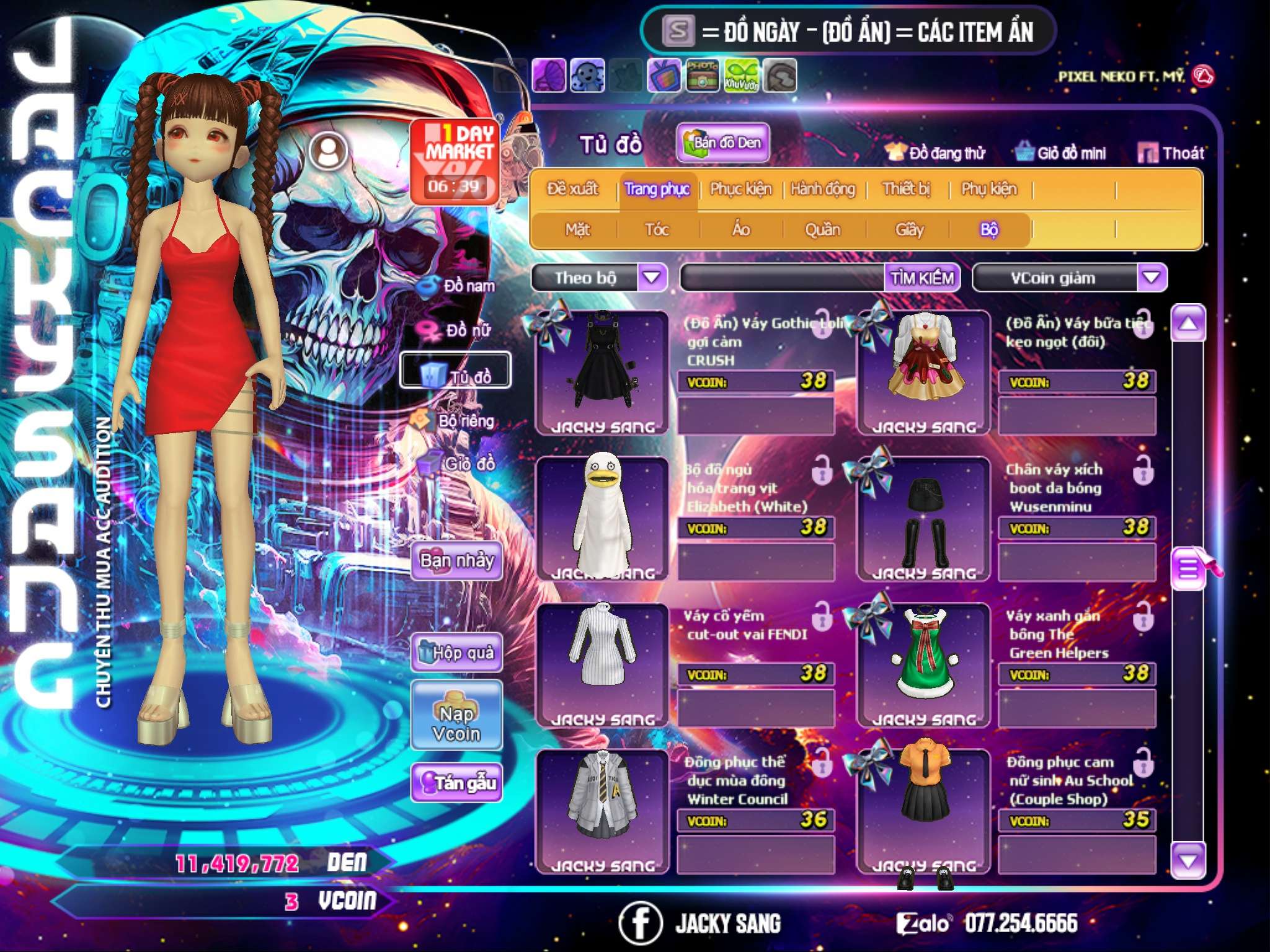Switch to the Phục kiện tab
Viewport: 1270px width, 952px height.
click(x=740, y=189)
